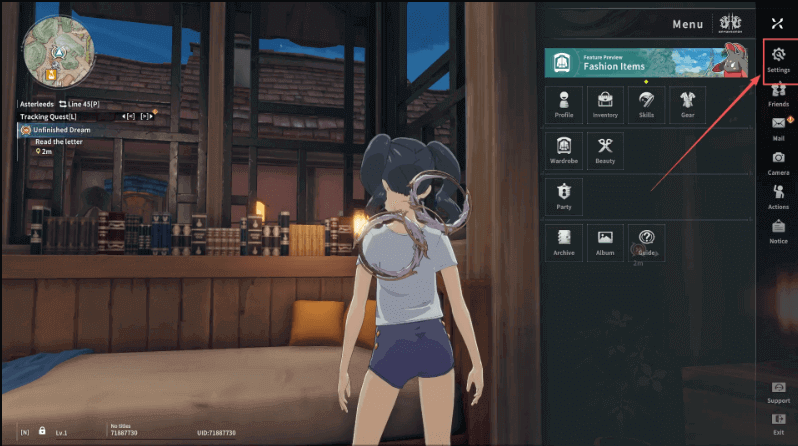This screenshot has height=446, width=798.
Task: Launch the Camera mode
Action: tap(778, 161)
